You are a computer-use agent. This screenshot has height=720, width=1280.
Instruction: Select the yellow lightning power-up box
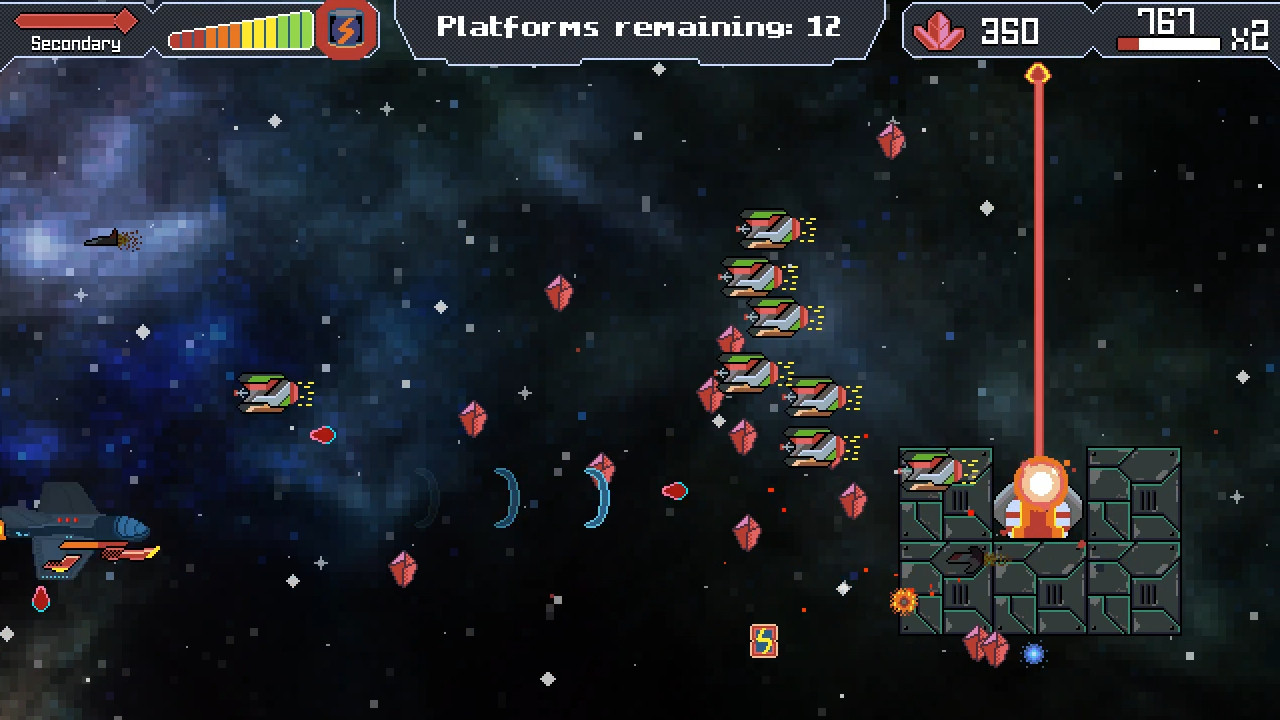click(x=762, y=640)
